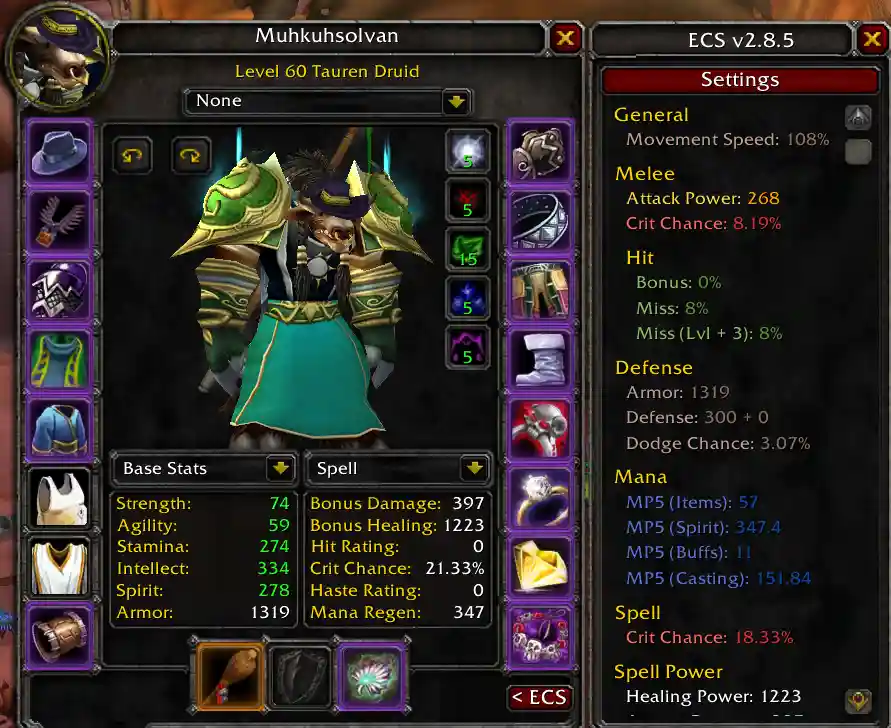Select the teal cloak back slot
891x728 pixels.
pyautogui.click(x=60, y=359)
